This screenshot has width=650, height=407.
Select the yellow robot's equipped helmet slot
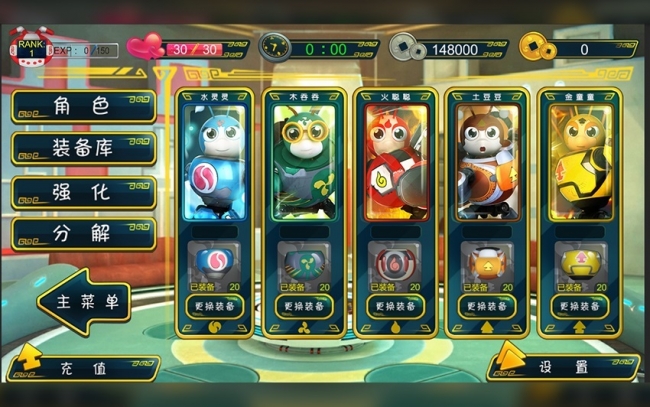(580, 263)
